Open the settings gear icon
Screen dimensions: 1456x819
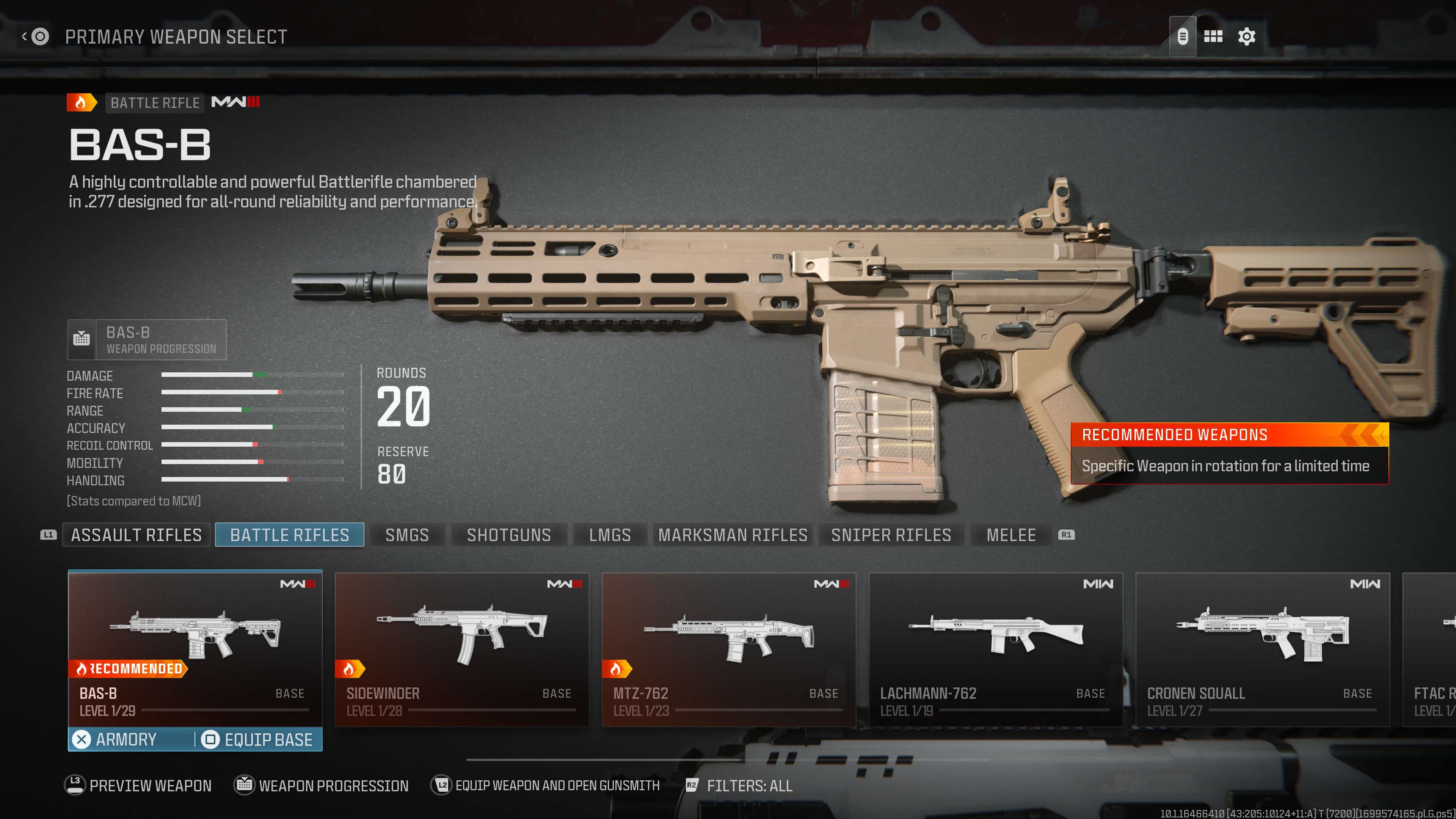(x=1246, y=37)
